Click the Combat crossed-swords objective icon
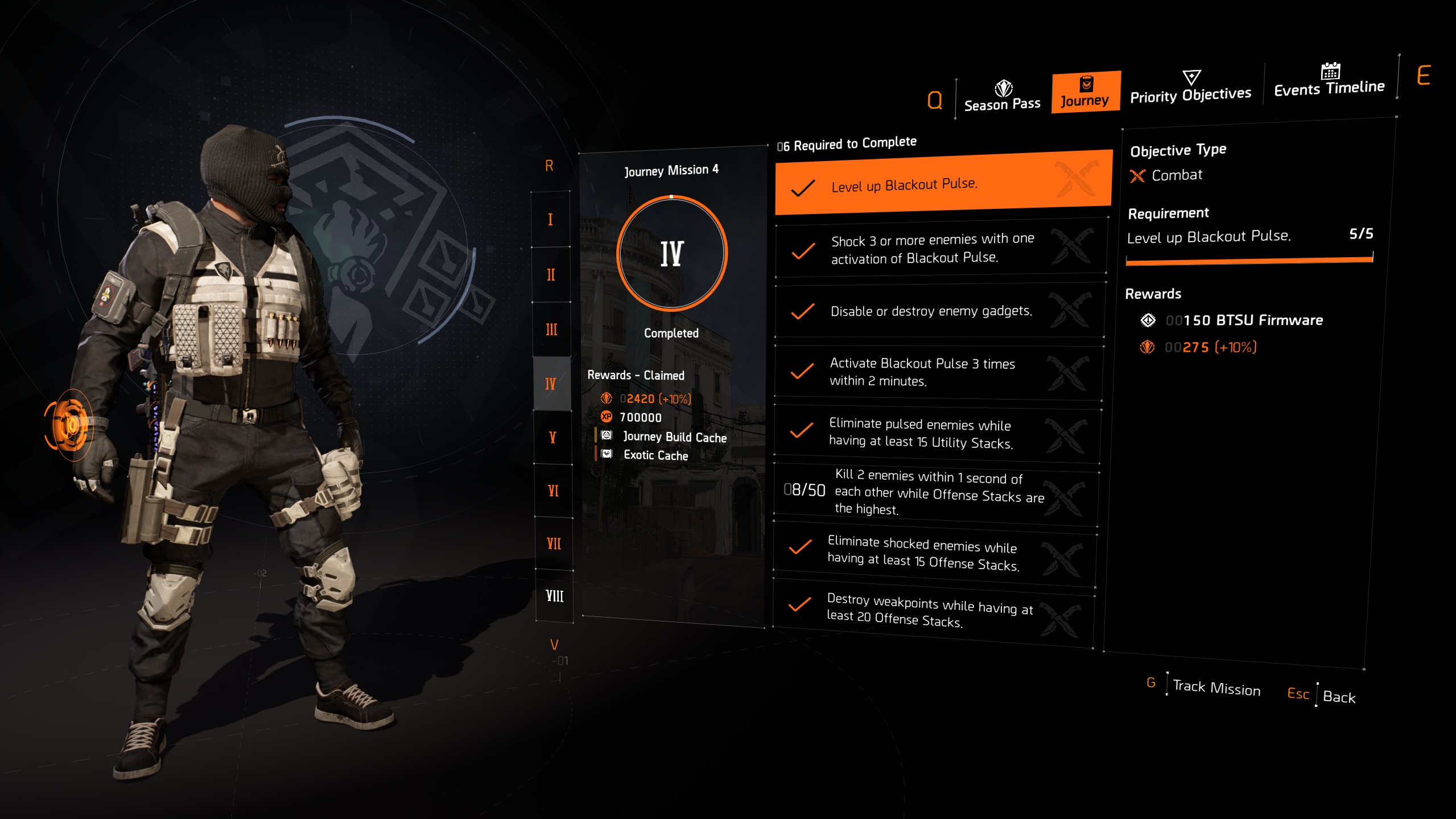Image resolution: width=1456 pixels, height=819 pixels. click(1138, 176)
